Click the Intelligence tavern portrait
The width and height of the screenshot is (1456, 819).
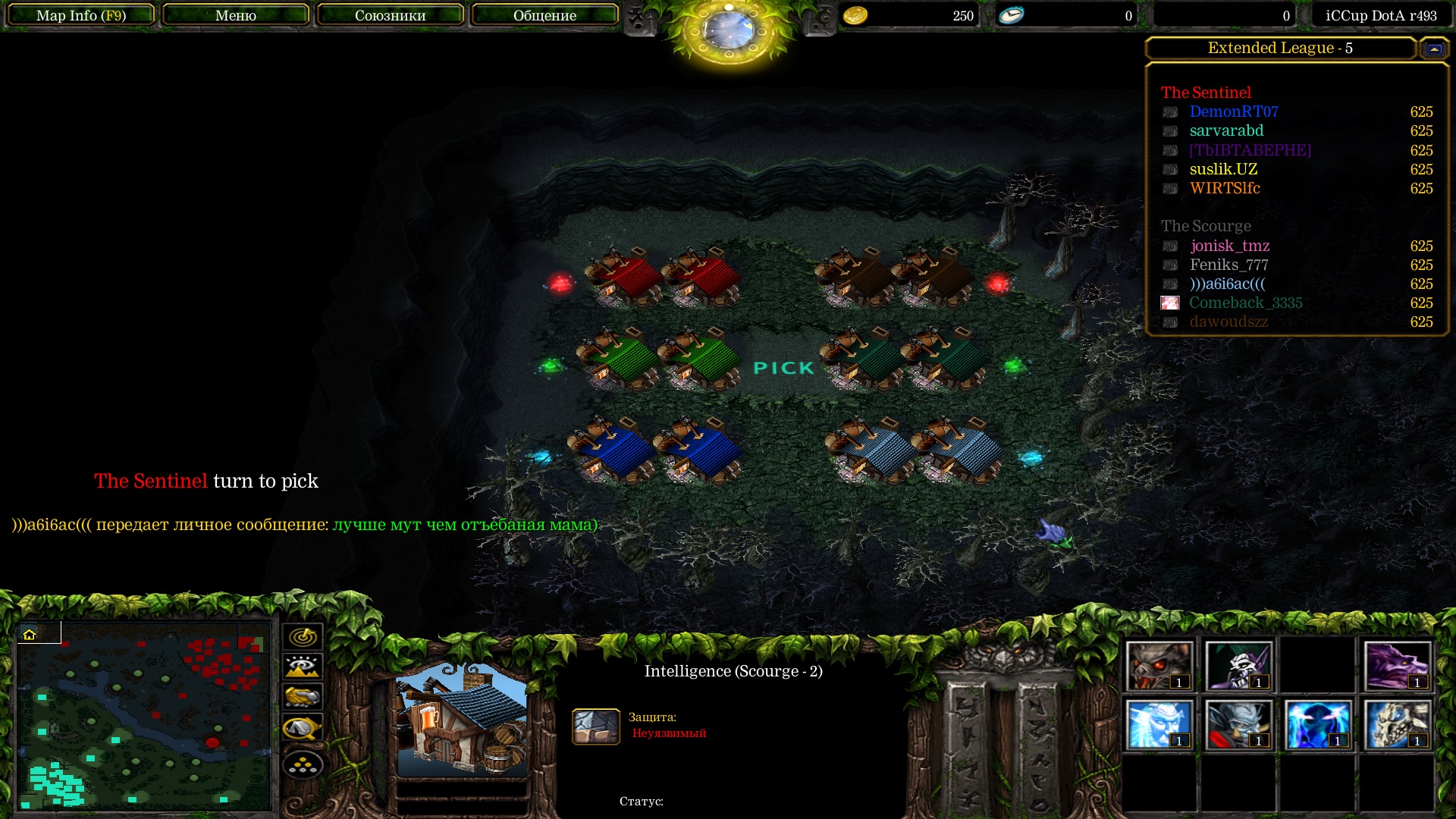[x=462, y=719]
